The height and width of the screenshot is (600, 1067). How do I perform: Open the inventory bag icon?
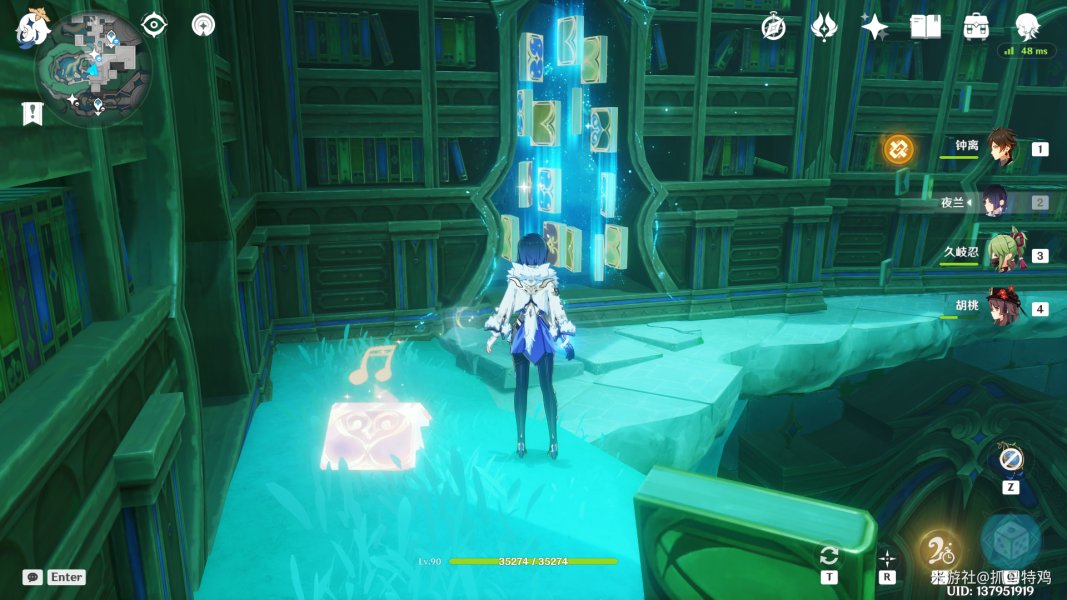pos(976,27)
